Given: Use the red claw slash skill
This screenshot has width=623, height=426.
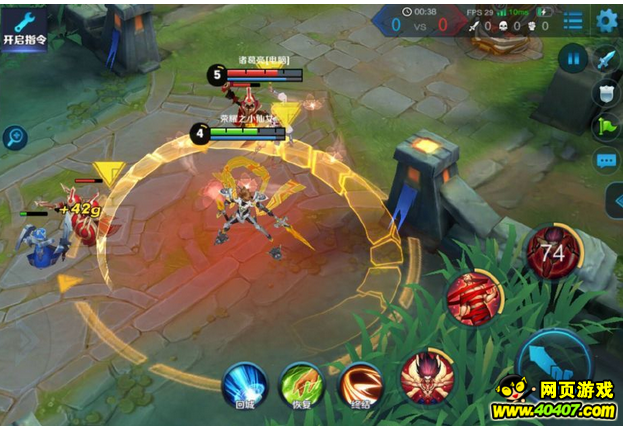Looking at the screenshot, I should [473, 297].
